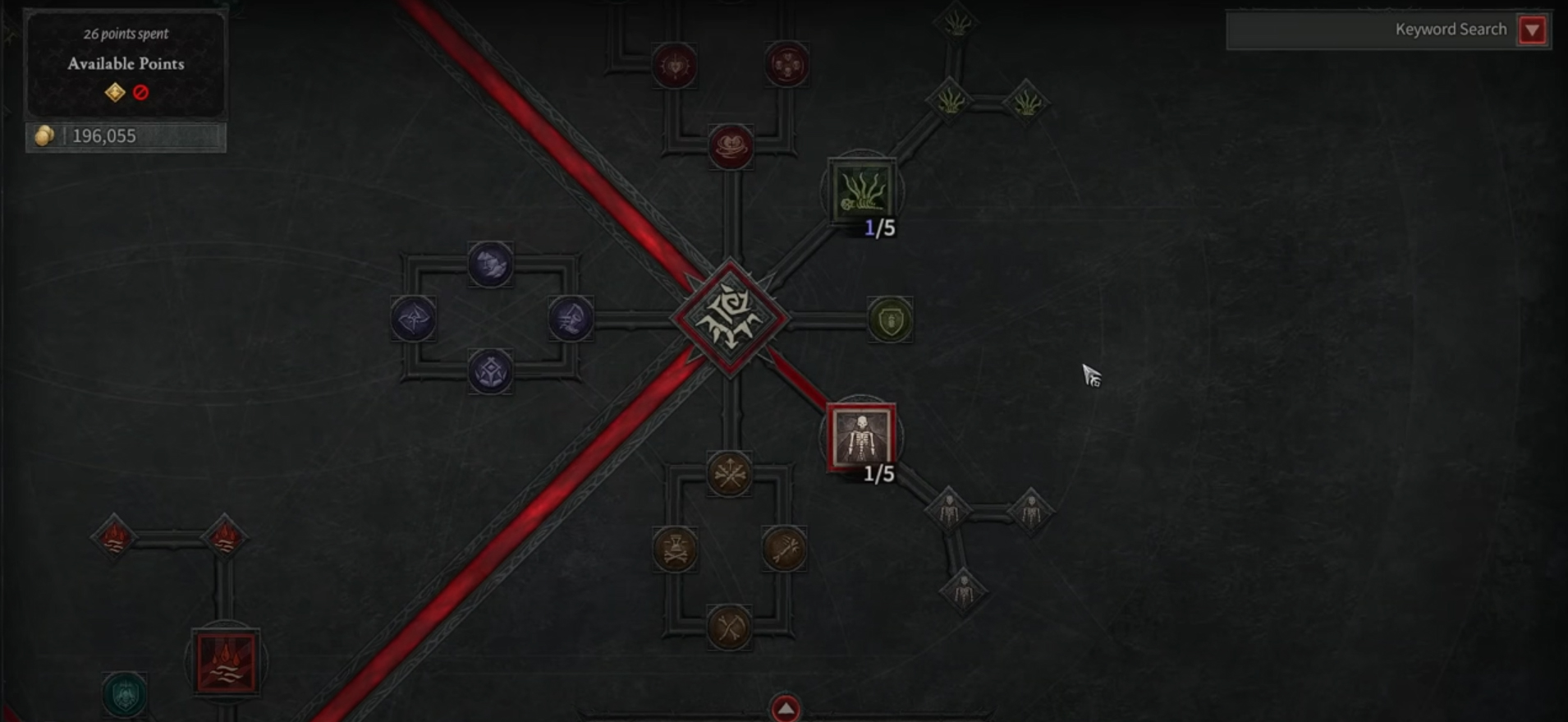Open the Keyword Search dropdown

1534,29
